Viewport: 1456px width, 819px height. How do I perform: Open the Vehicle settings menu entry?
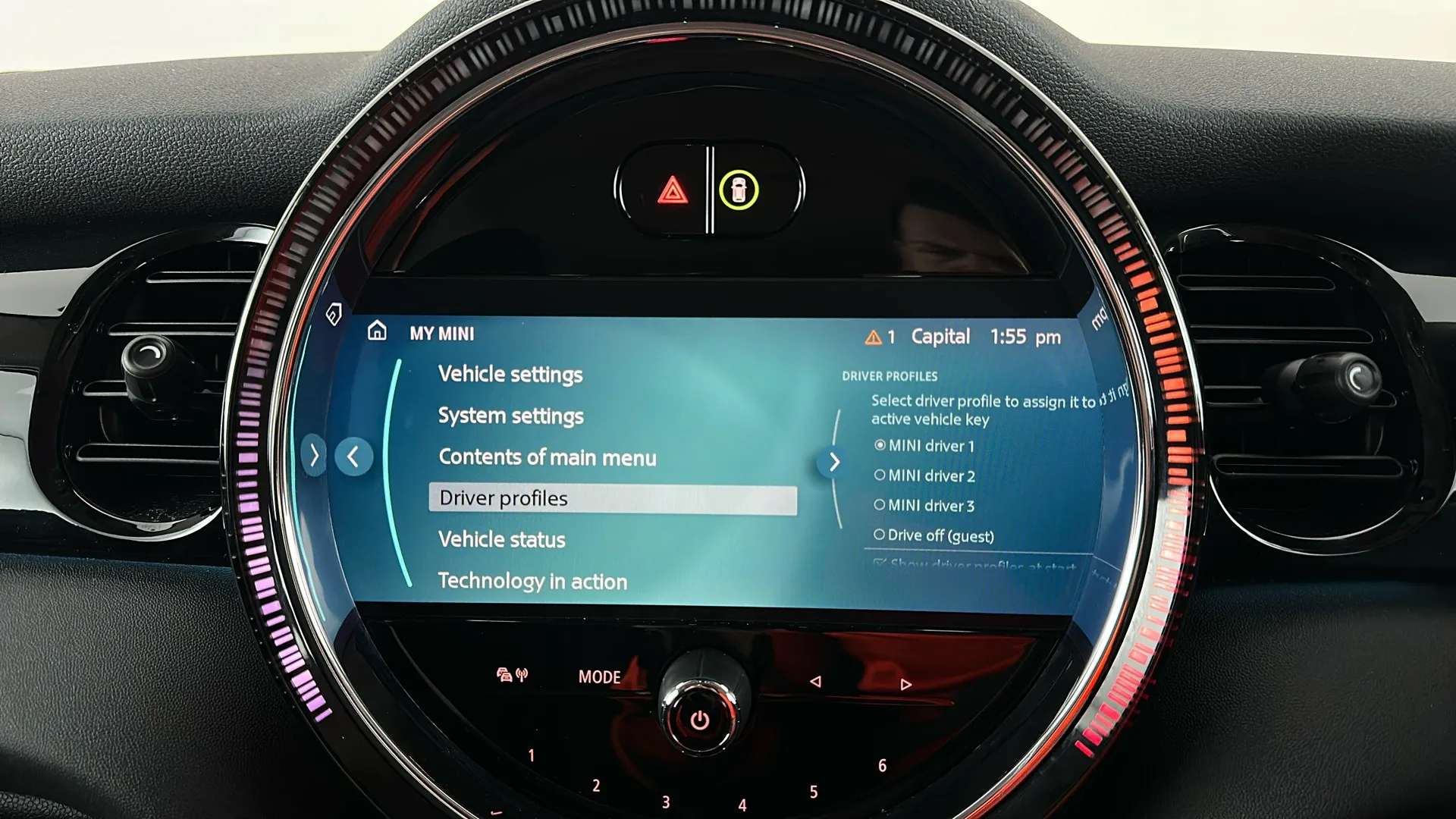click(x=510, y=374)
